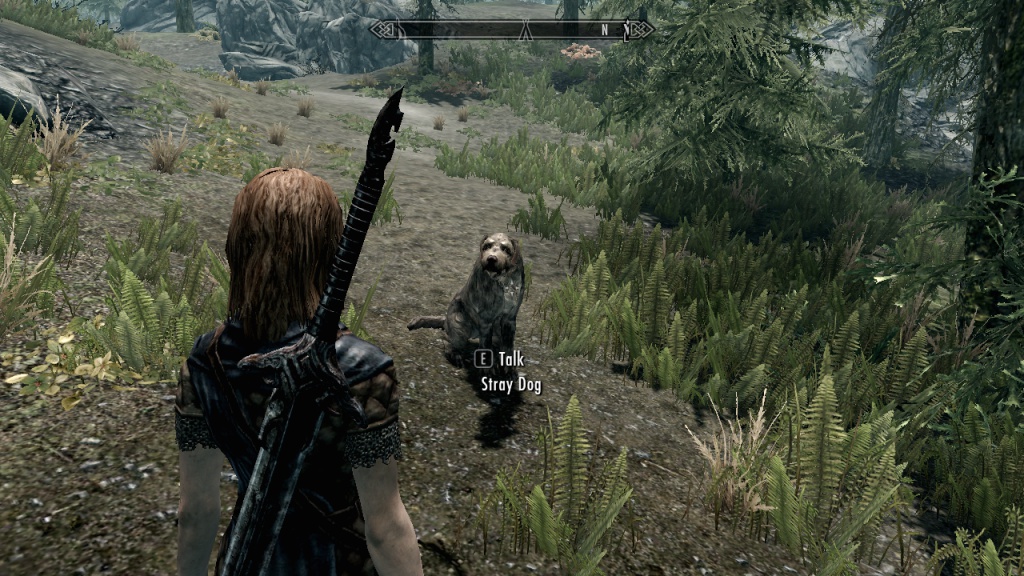1024x576 pixels.
Task: Click the tent-shaped camp marker on compass
Action: [526, 31]
